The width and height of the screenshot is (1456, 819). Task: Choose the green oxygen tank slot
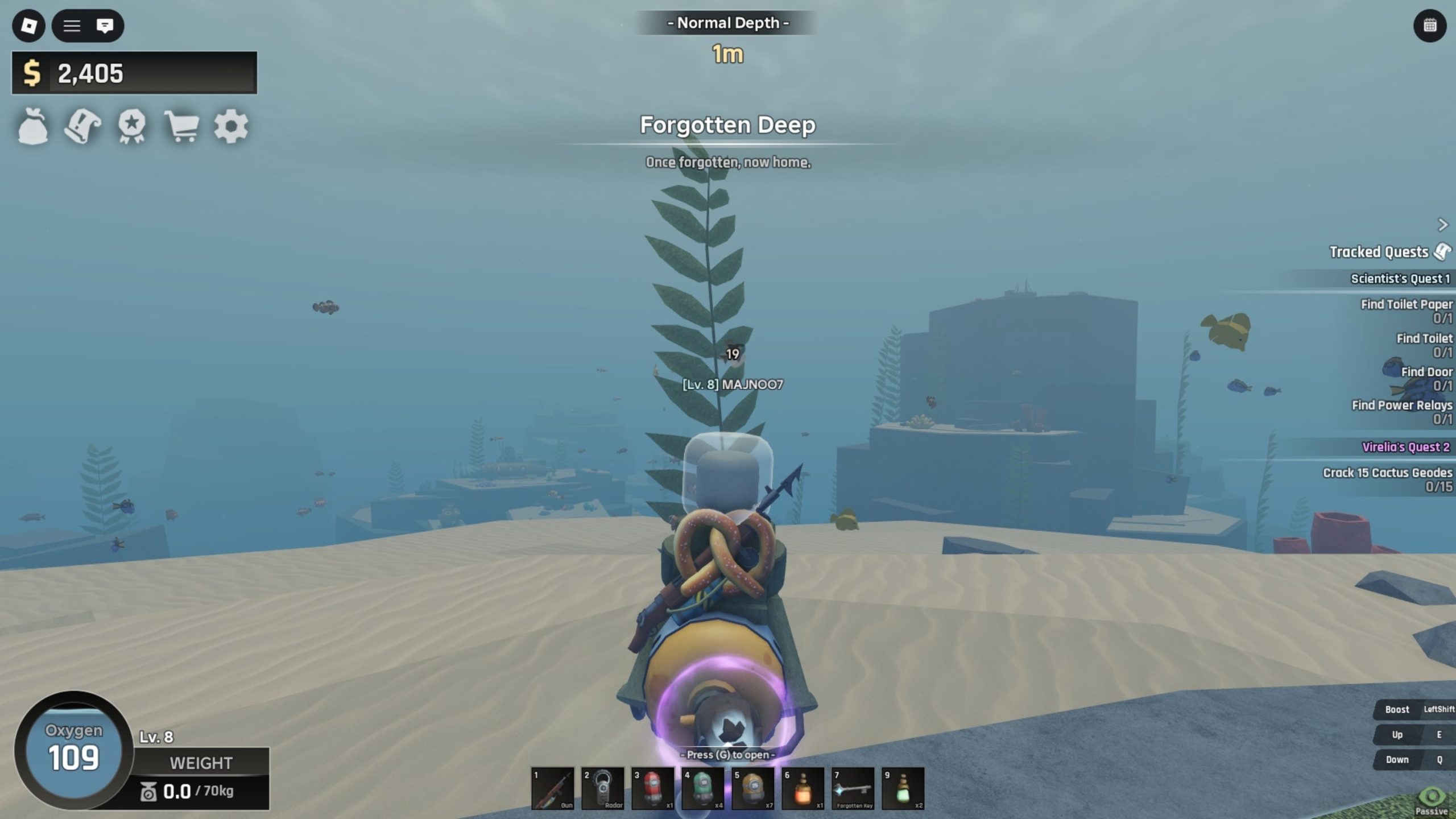pos(703,788)
